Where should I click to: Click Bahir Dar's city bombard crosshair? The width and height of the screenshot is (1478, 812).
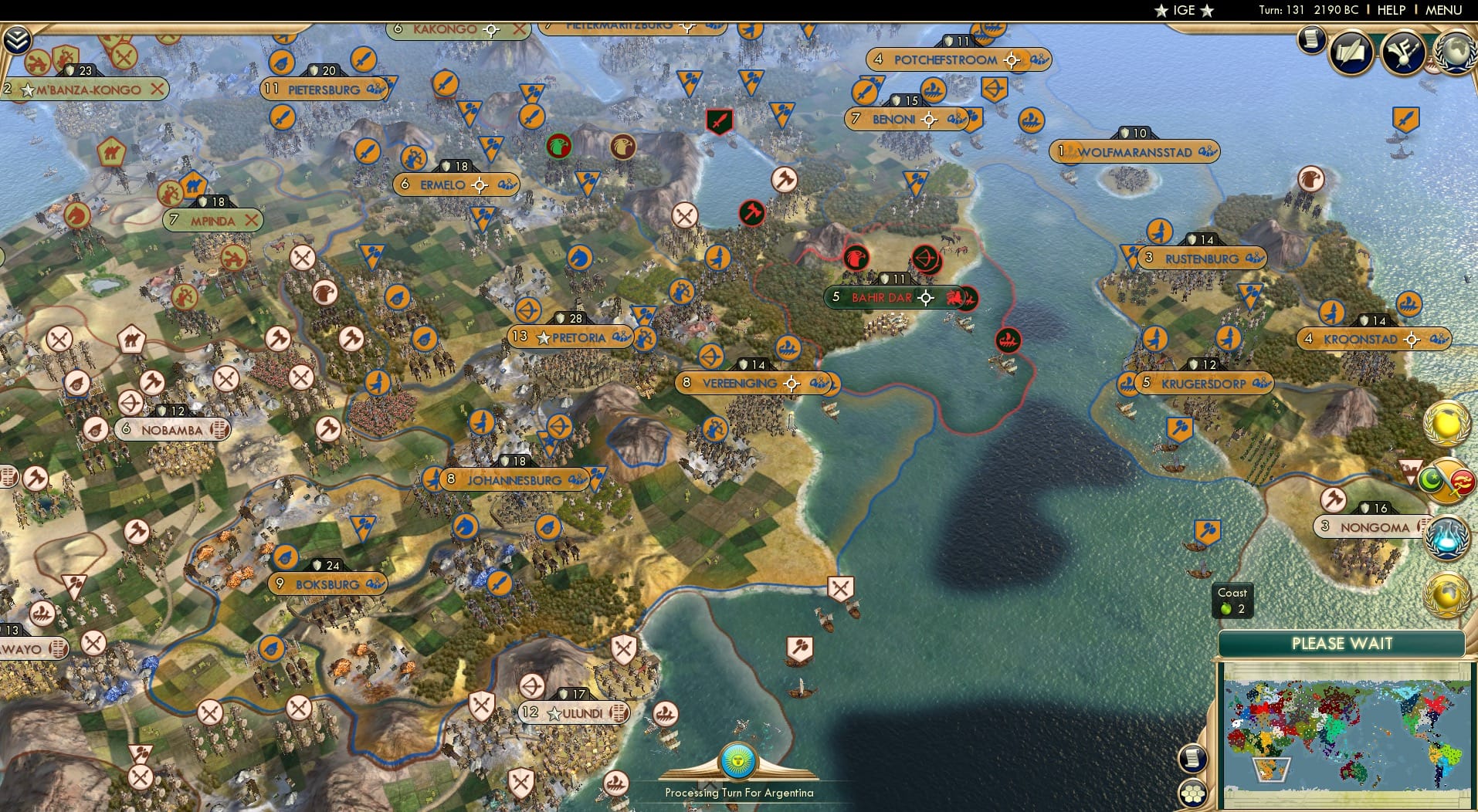[924, 296]
